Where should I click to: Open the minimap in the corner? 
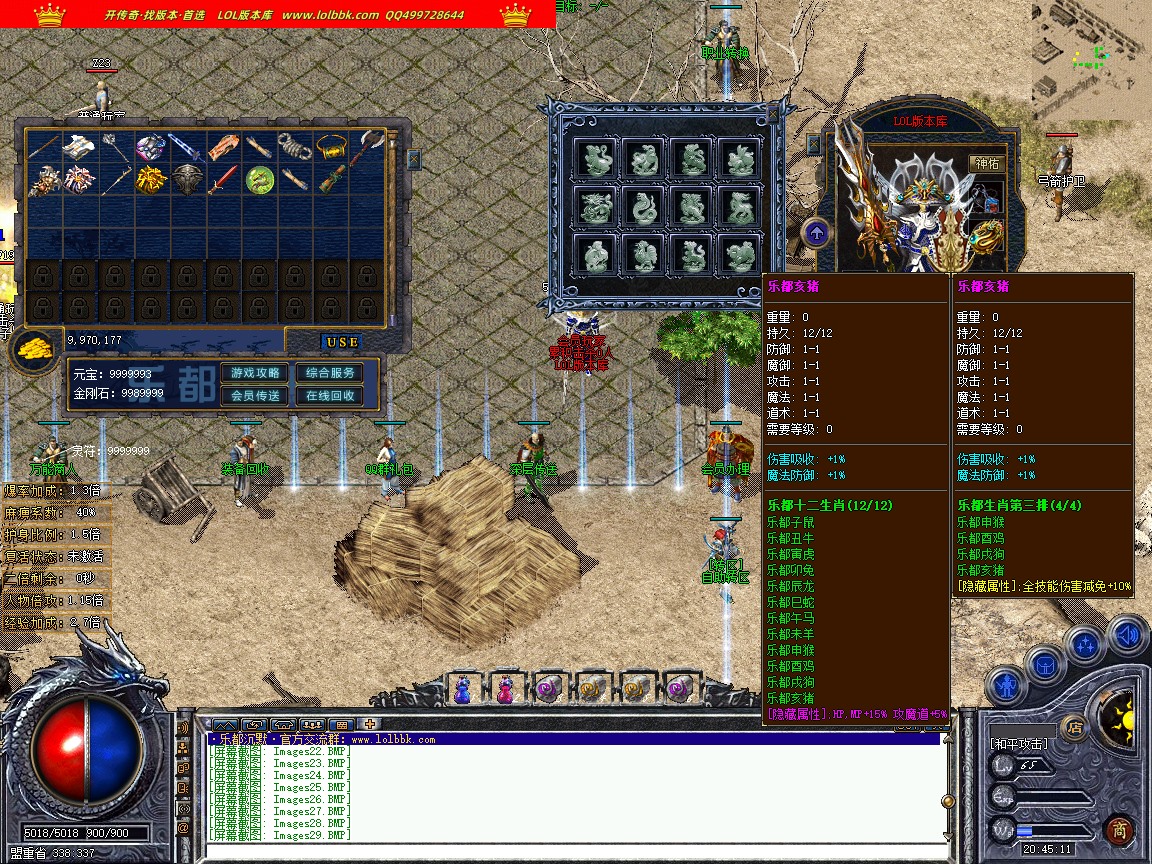[x=1091, y=59]
